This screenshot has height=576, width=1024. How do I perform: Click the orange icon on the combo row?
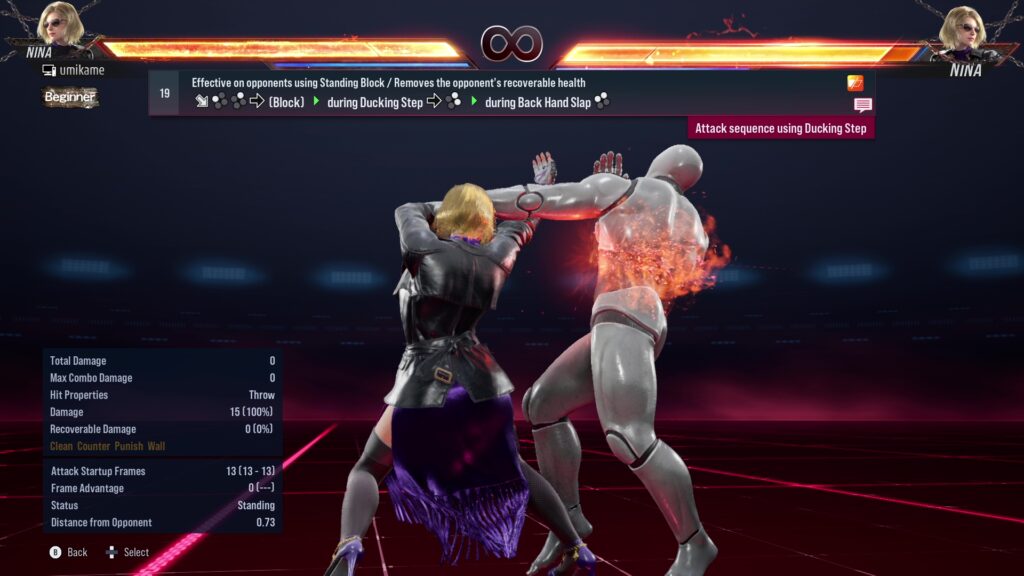click(855, 83)
